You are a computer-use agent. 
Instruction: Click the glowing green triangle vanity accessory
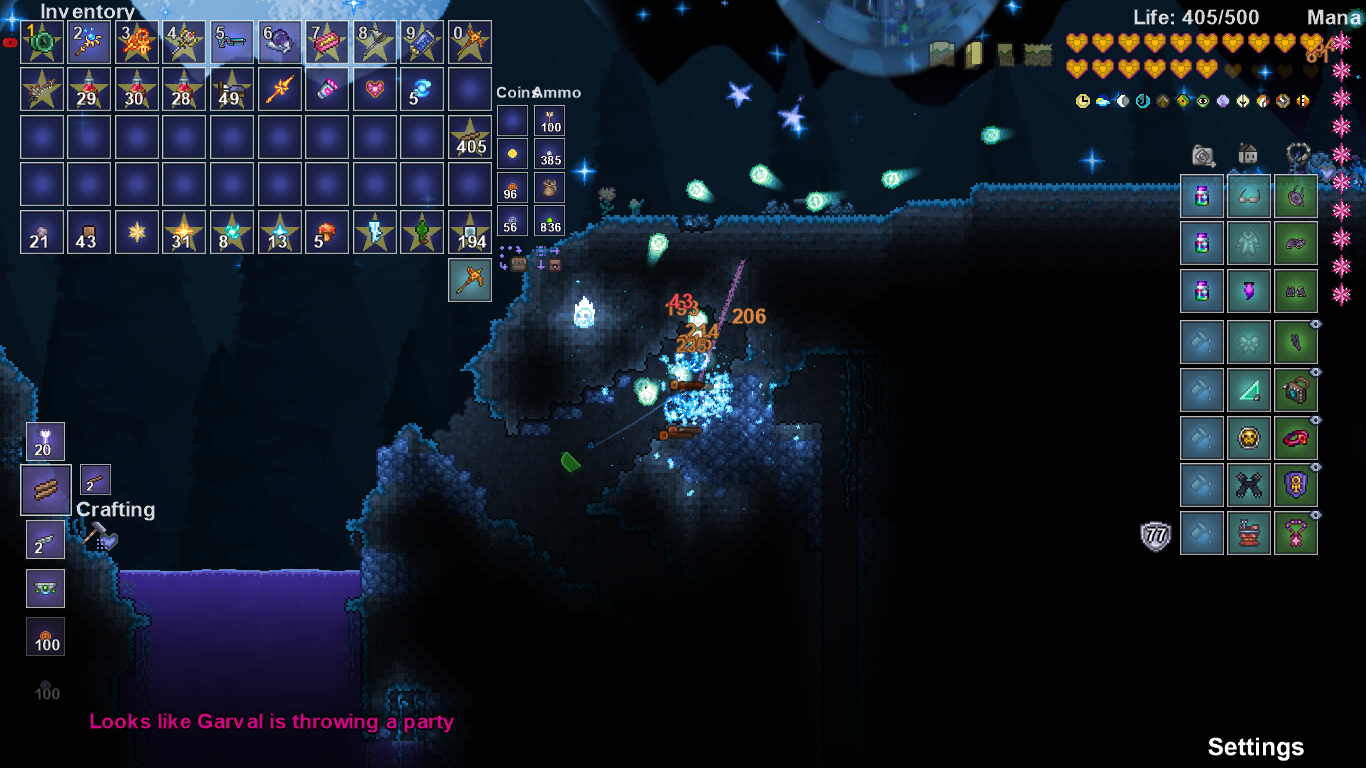click(x=1249, y=390)
